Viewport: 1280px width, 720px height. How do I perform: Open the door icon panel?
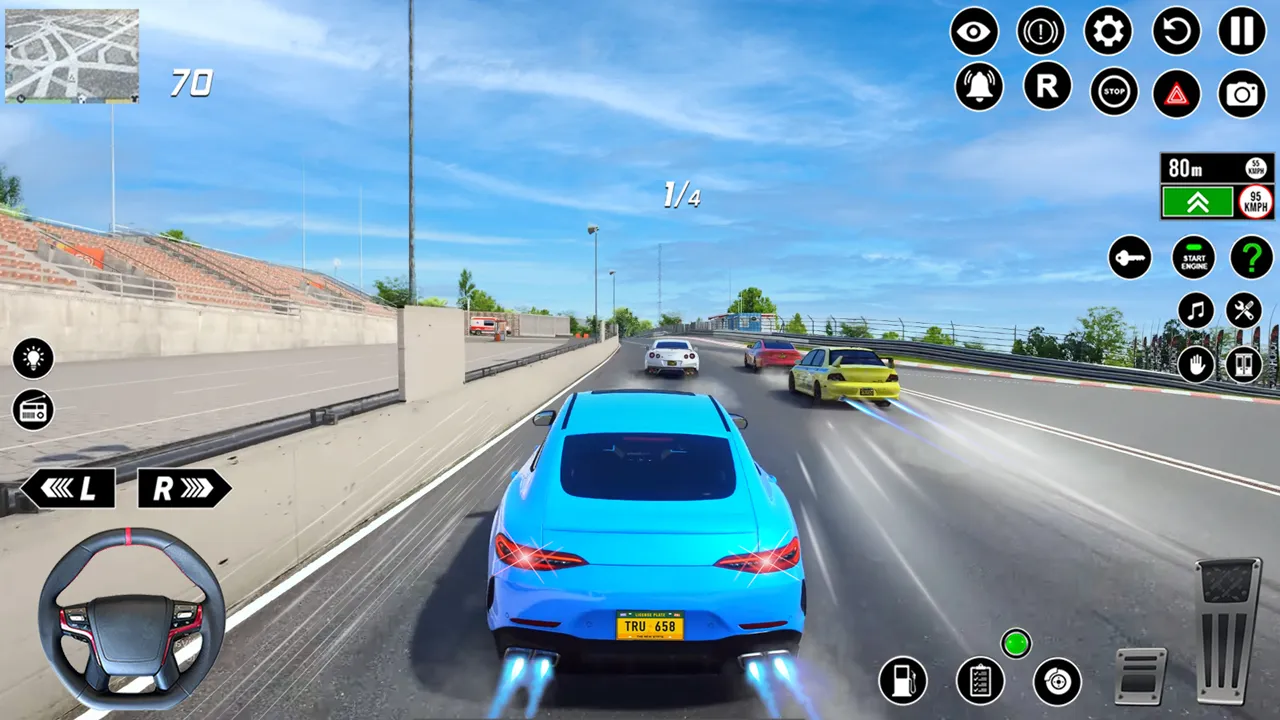click(1241, 364)
